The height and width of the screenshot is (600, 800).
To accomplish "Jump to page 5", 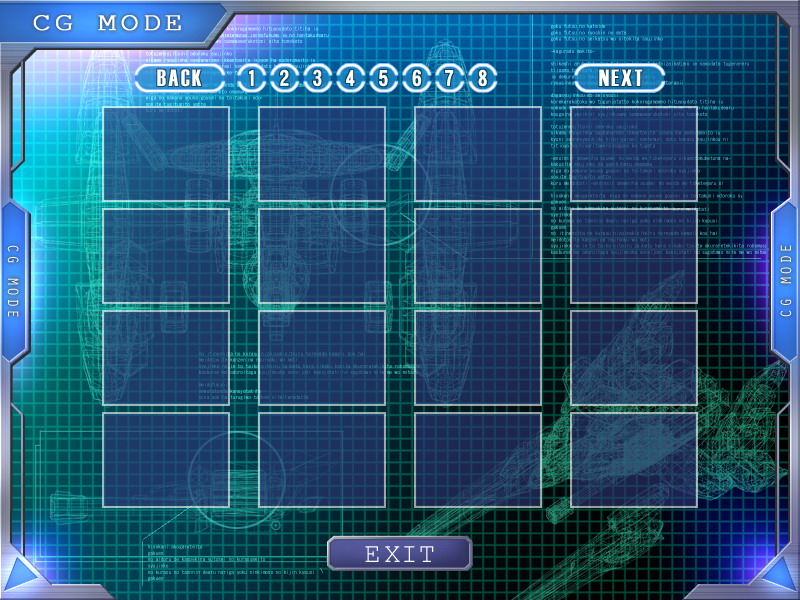I will click(x=383, y=77).
